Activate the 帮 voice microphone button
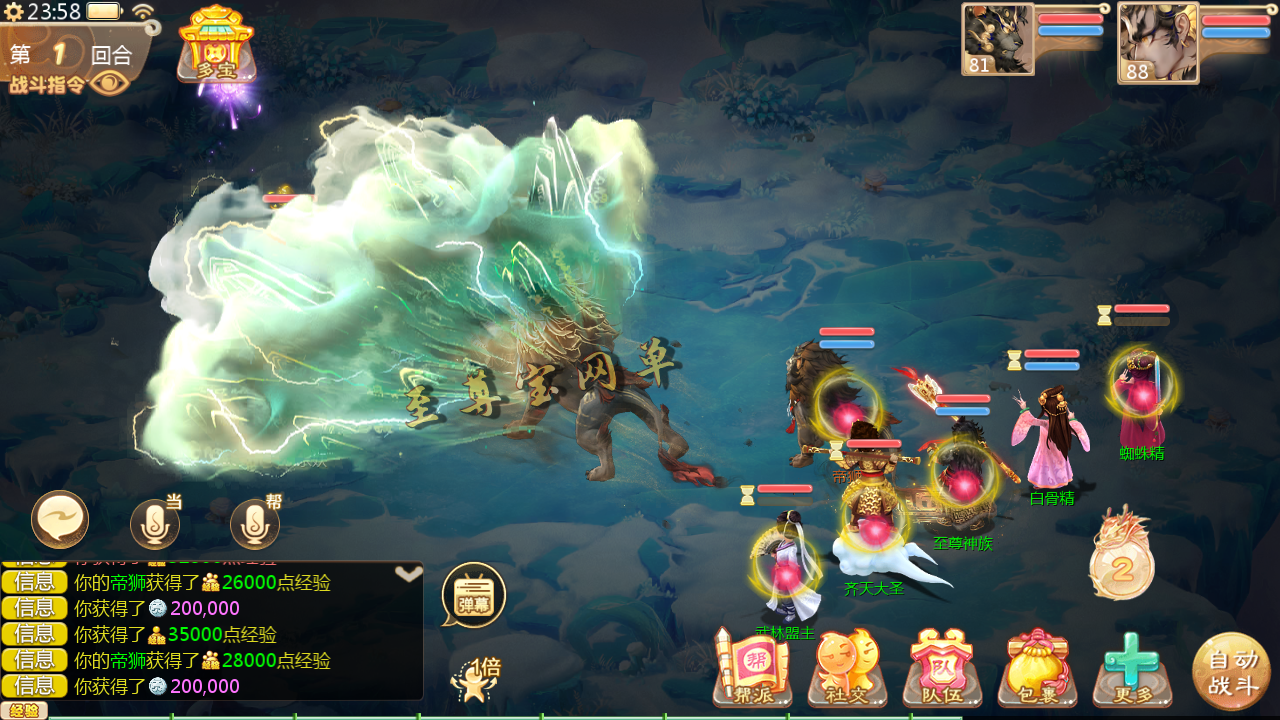 255,523
